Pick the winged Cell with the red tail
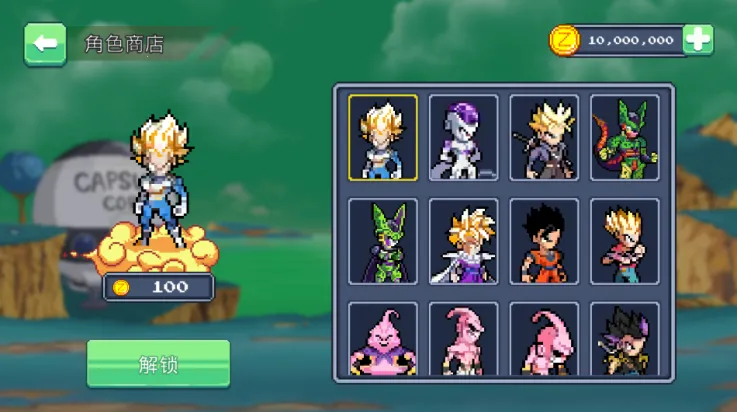 point(625,138)
